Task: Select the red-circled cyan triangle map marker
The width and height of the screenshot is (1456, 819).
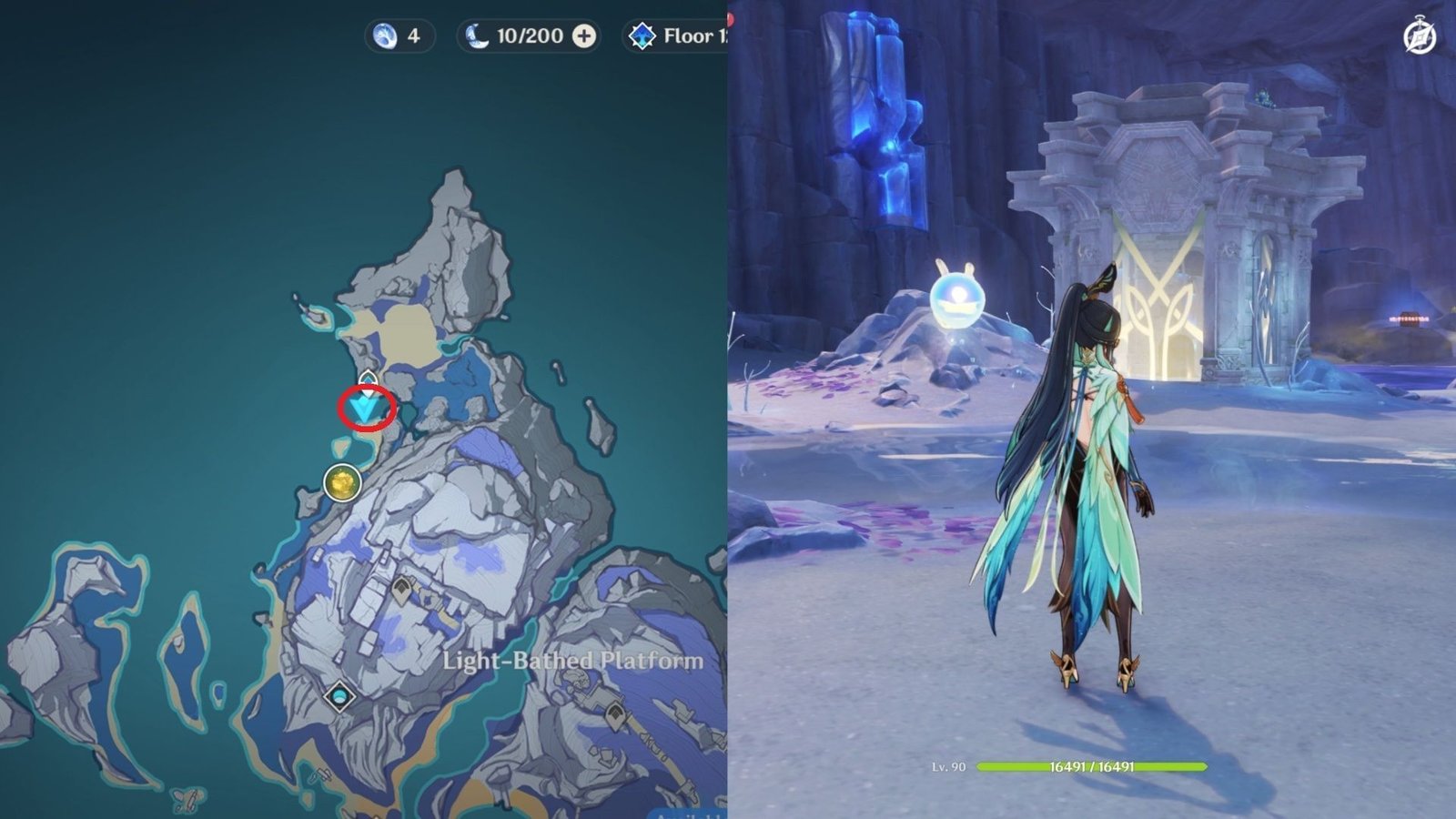Action: (x=366, y=409)
